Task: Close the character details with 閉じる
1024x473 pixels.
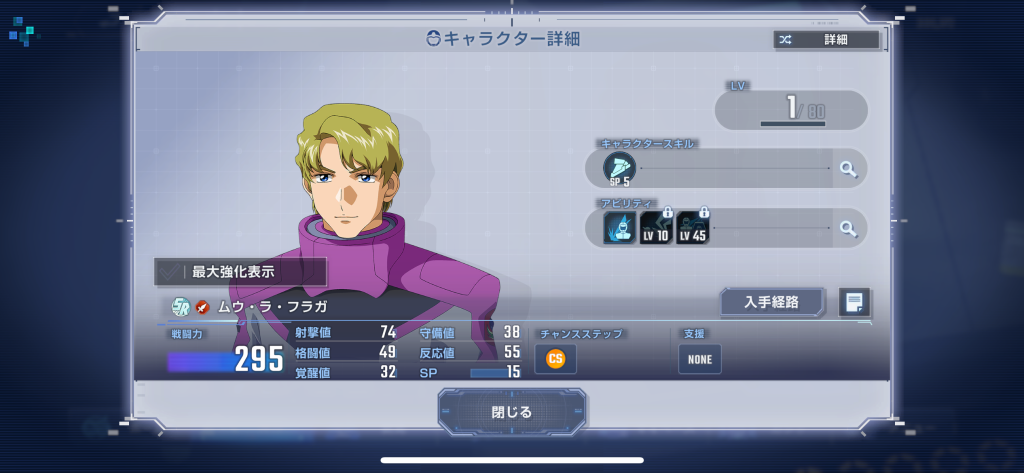Action: (512, 411)
